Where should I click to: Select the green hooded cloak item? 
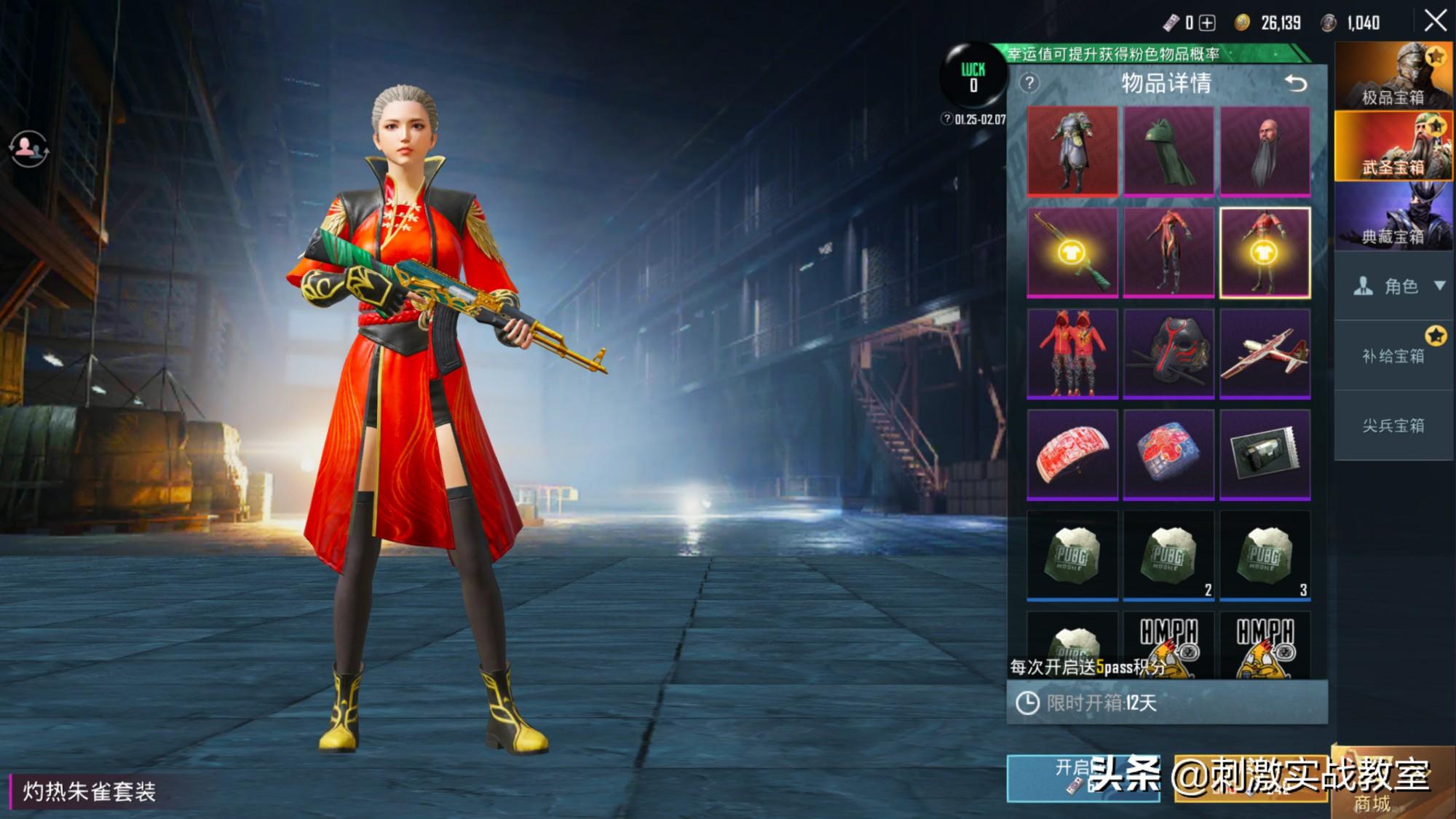point(1168,151)
